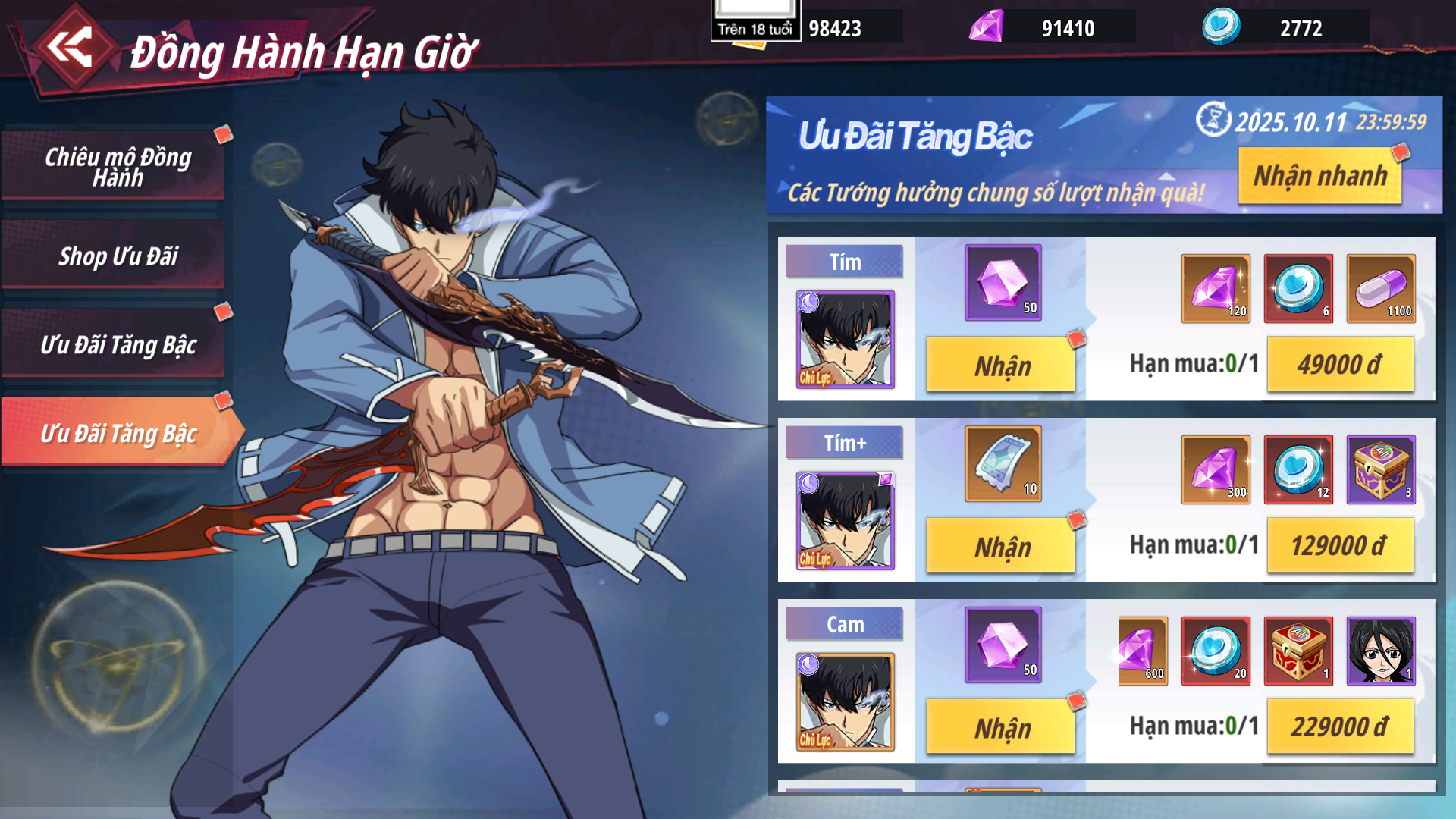The width and height of the screenshot is (1456, 819).
Task: Check the 300 purple gems reward
Action: pos(1216,470)
